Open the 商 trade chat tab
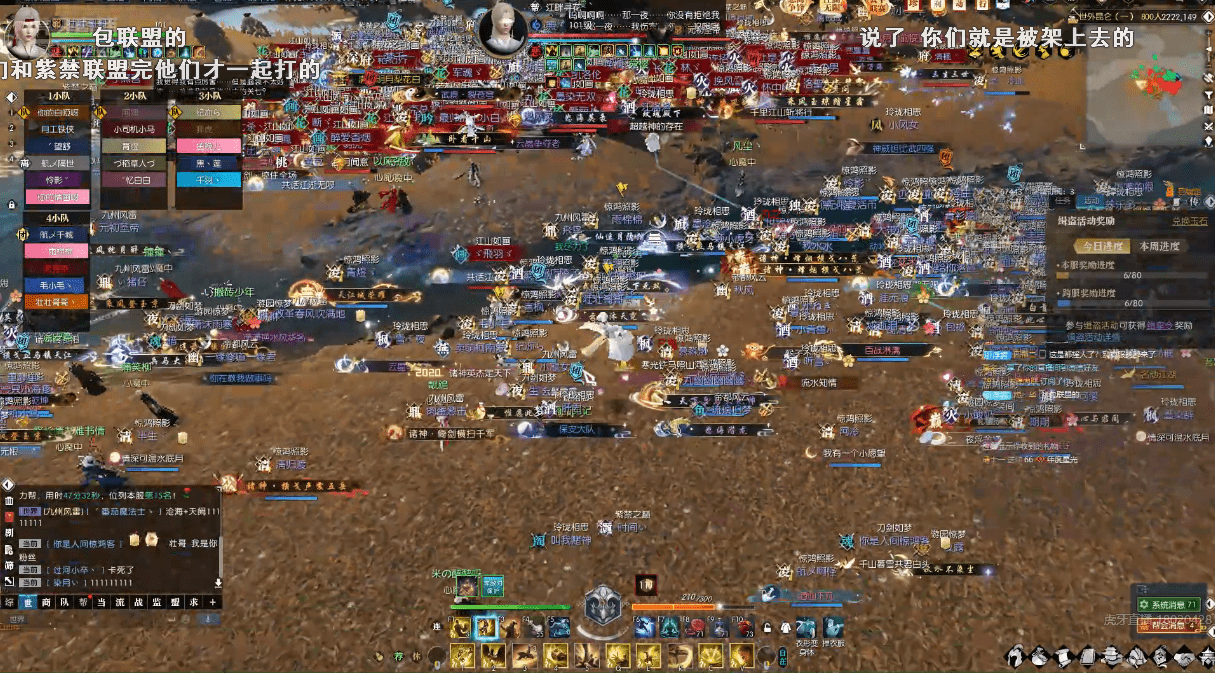Screen dimensions: 1215x673 click(x=45, y=602)
